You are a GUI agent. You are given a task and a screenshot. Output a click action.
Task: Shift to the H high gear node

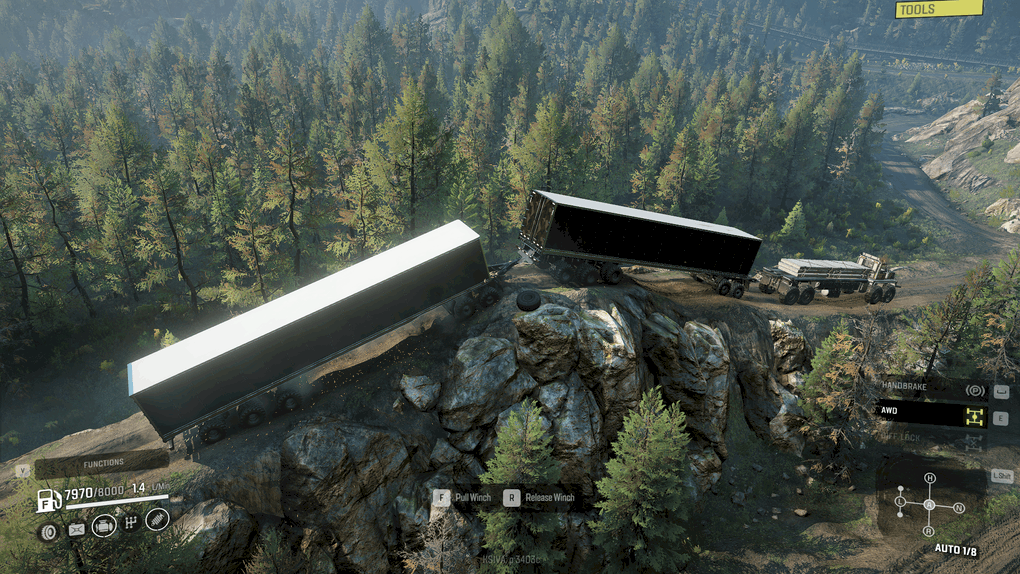(929, 478)
